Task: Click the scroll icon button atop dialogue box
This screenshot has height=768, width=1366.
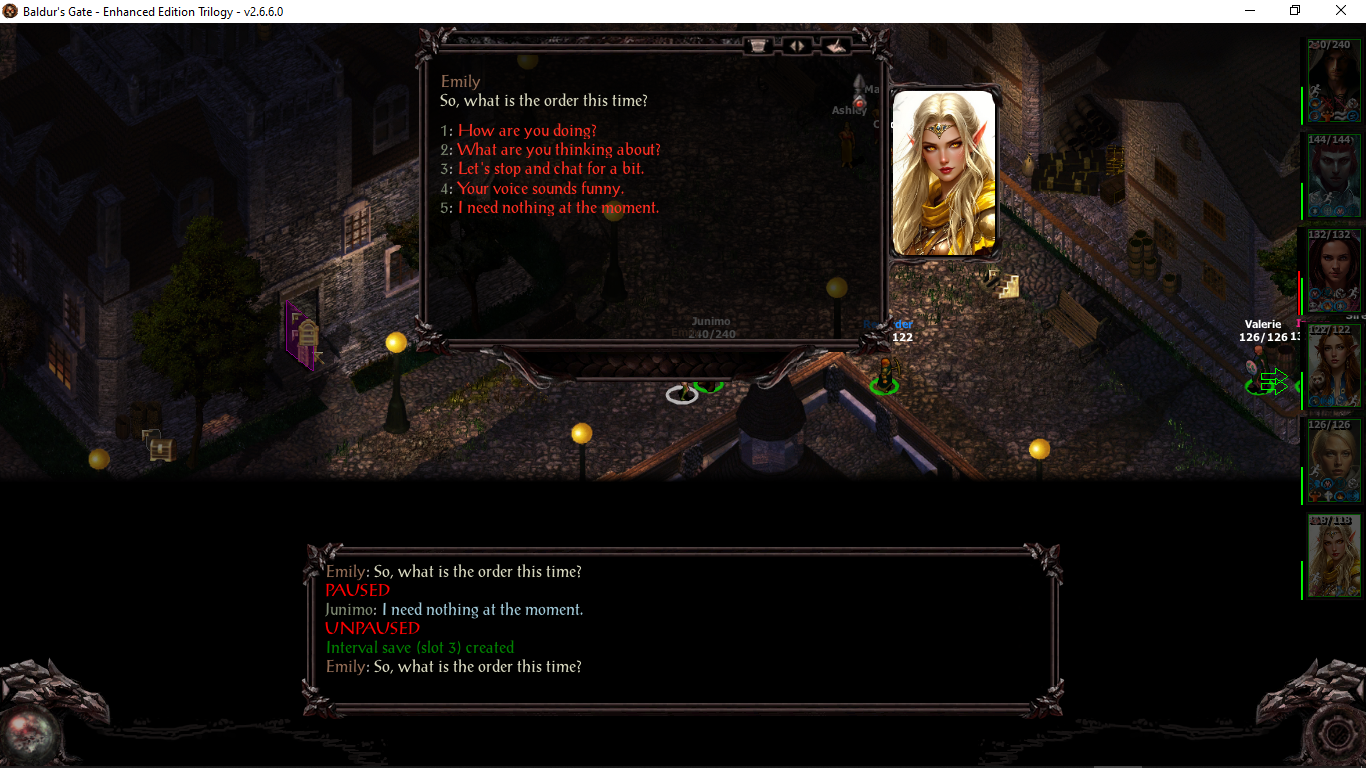Action: coord(759,46)
